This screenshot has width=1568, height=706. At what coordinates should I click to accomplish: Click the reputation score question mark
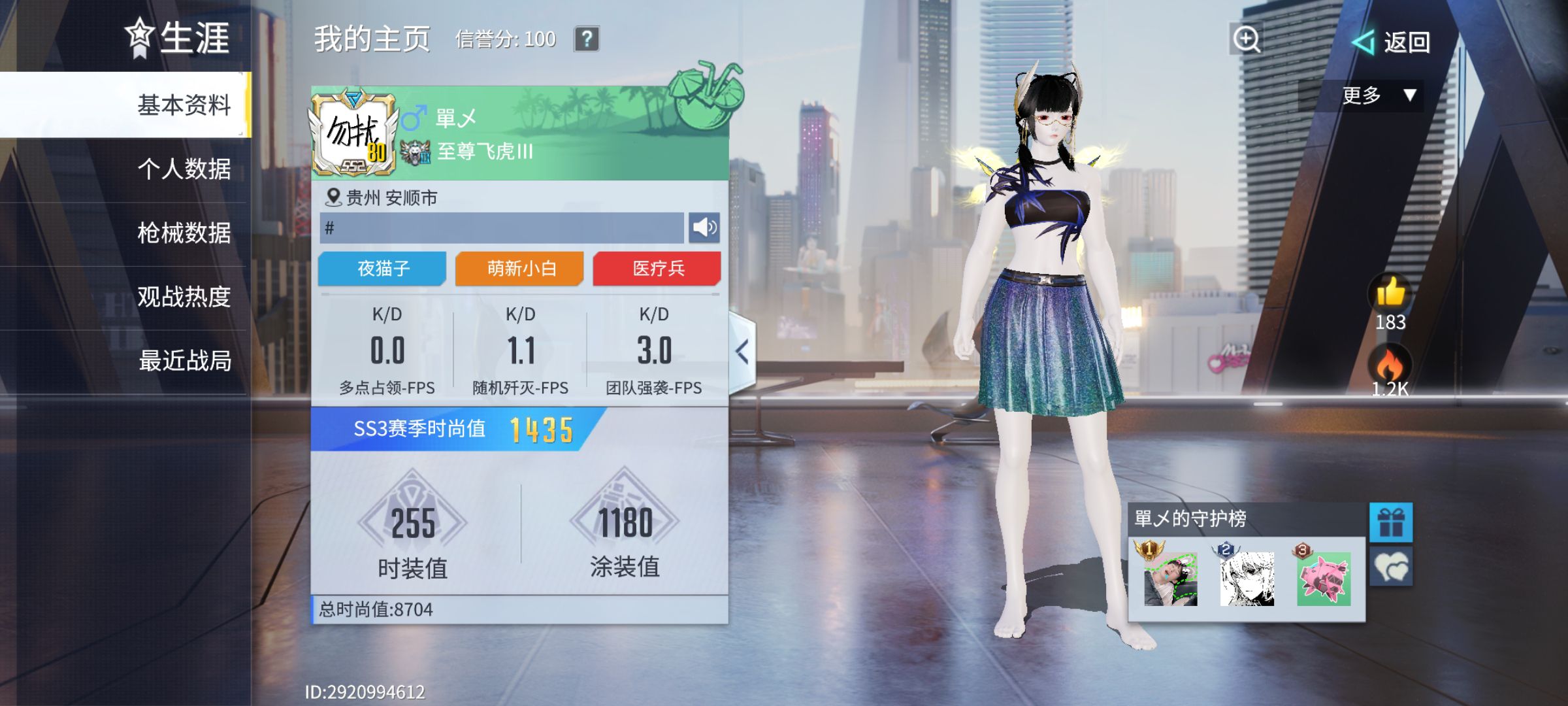587,39
